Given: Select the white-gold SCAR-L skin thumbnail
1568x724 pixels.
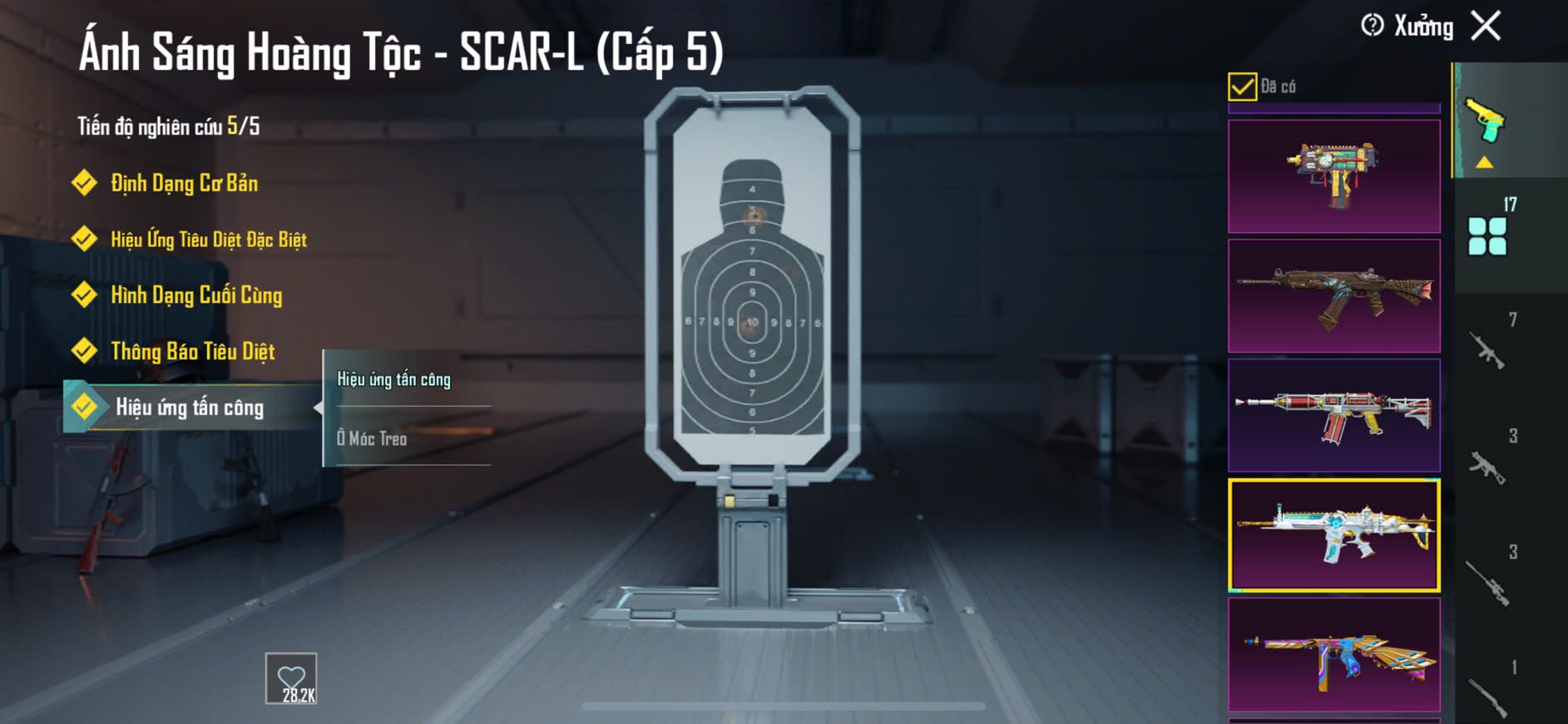Looking at the screenshot, I should pos(1333,535).
